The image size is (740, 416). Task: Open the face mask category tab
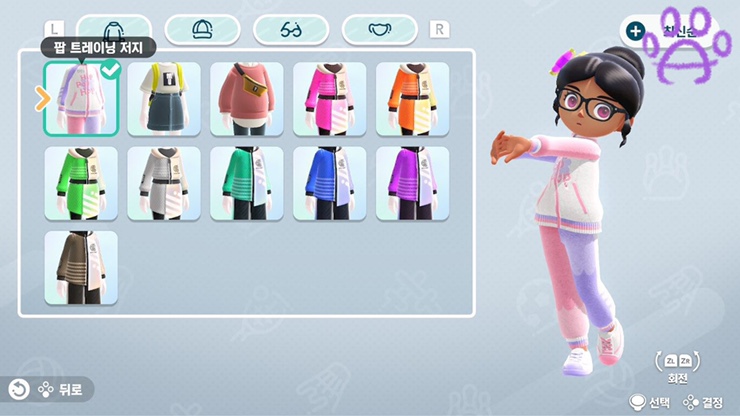tap(379, 30)
